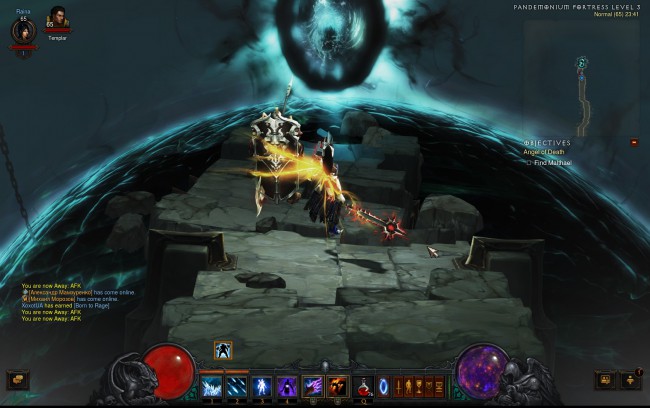The width and height of the screenshot is (650, 408).
Task: Click the active buff icon above the skill bar
Action: click(223, 349)
